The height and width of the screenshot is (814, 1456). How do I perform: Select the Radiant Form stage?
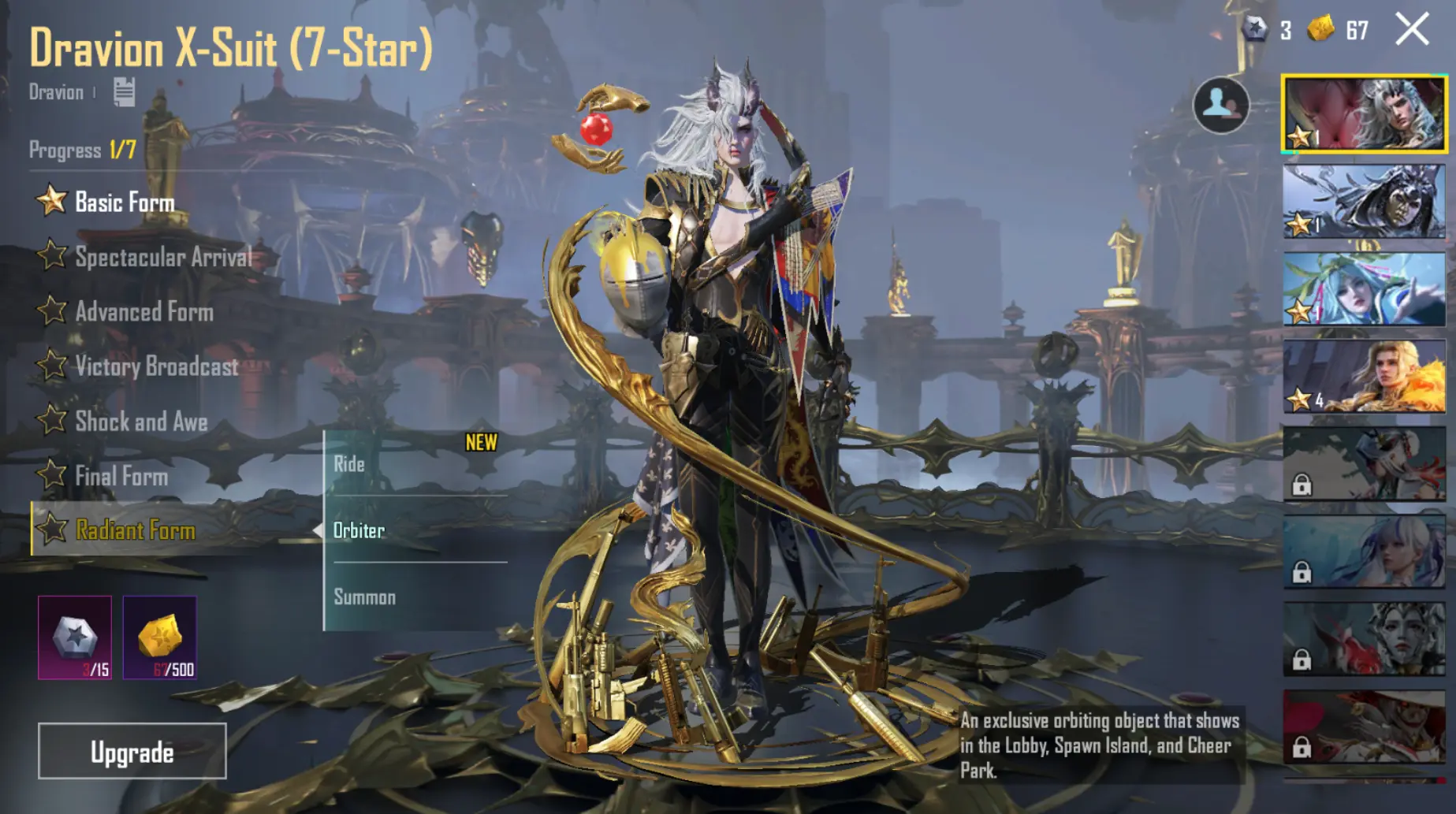tap(135, 530)
